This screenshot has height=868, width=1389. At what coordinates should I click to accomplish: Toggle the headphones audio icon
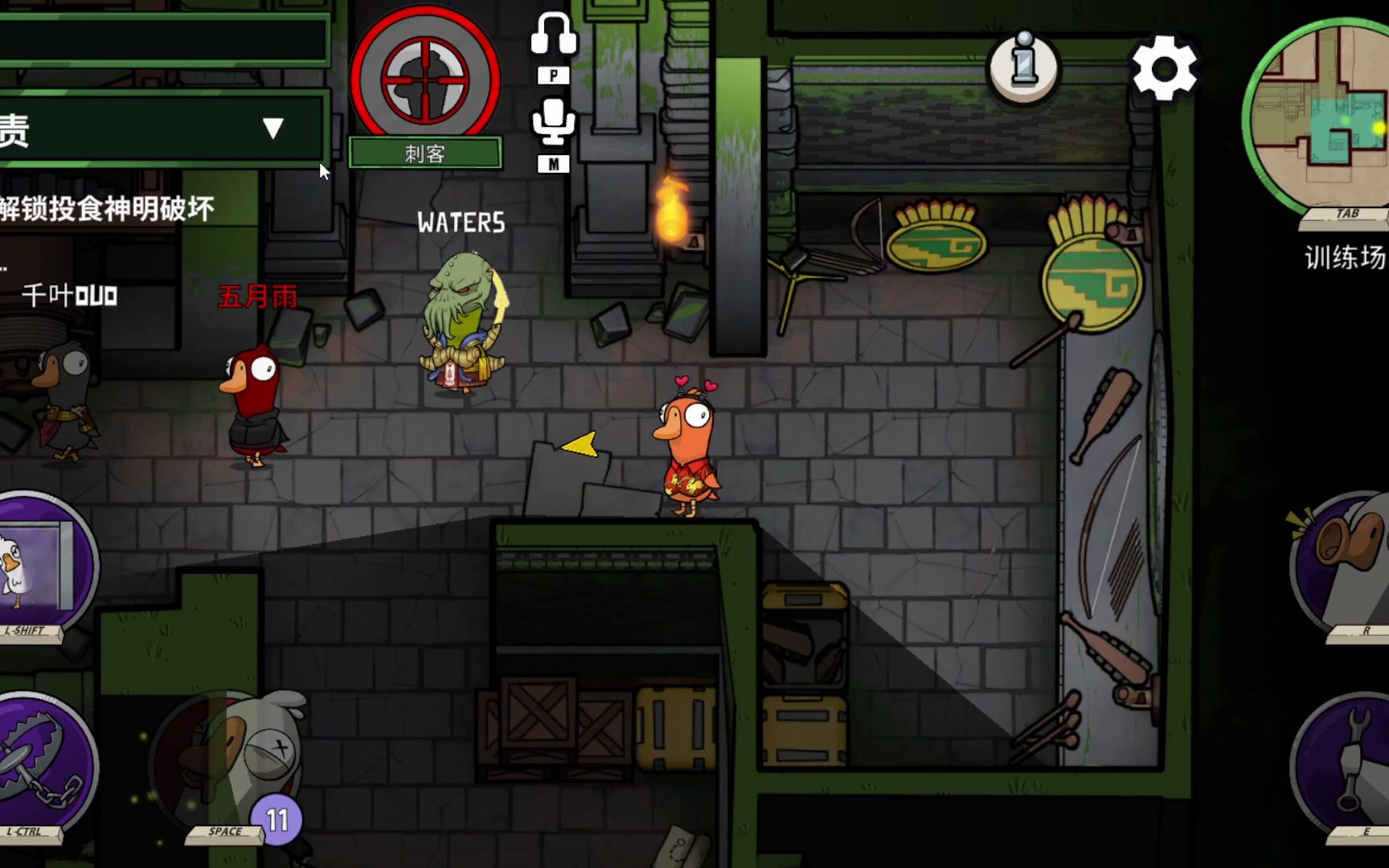553,36
